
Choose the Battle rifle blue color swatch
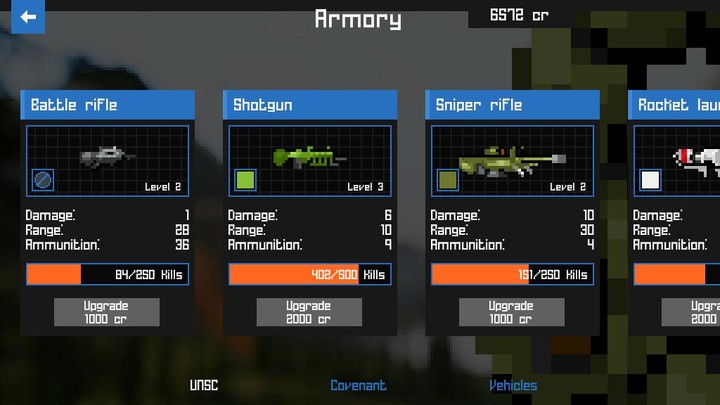pos(44,180)
